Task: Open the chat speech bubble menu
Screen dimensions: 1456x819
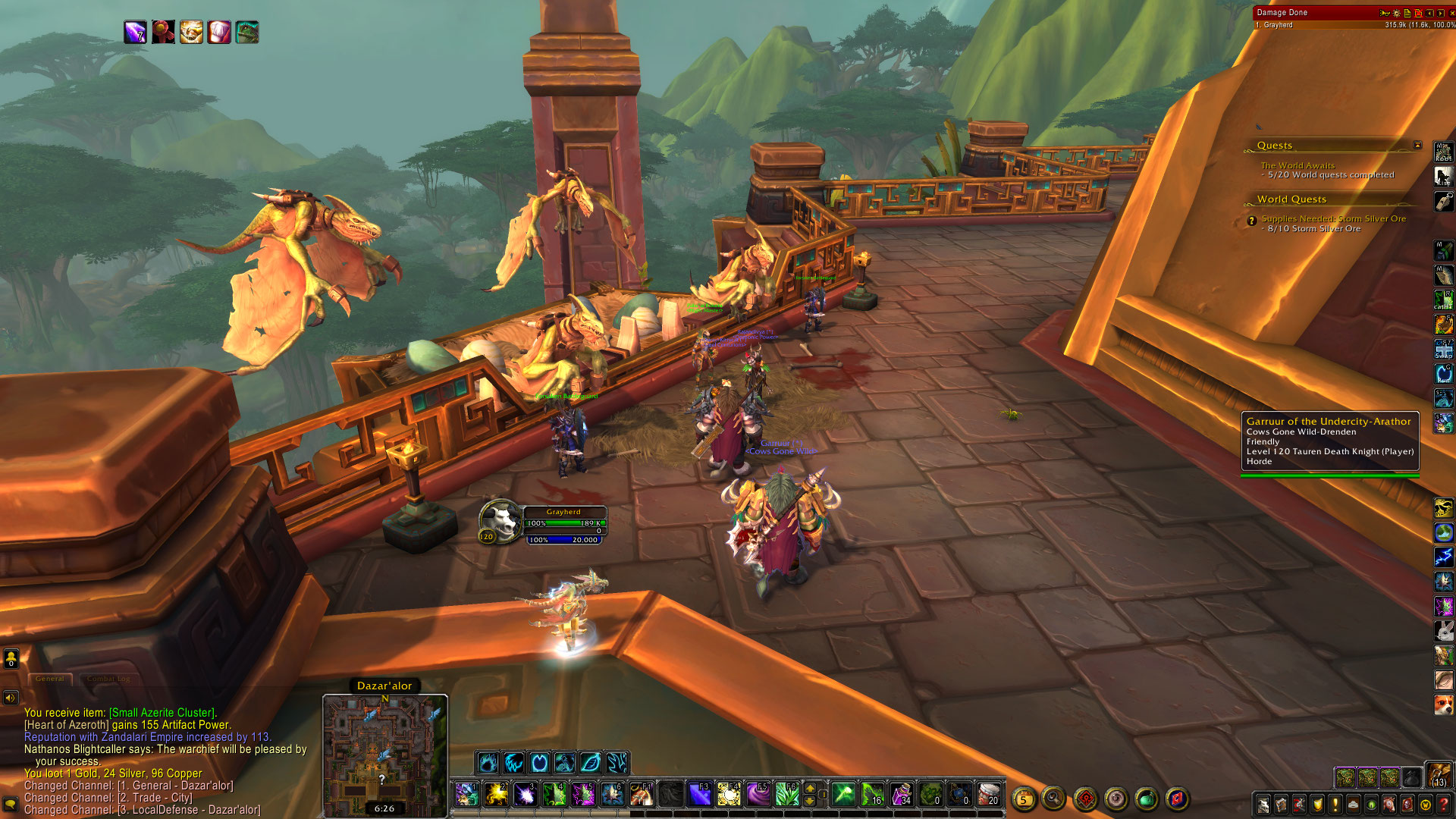Action: click(11, 803)
